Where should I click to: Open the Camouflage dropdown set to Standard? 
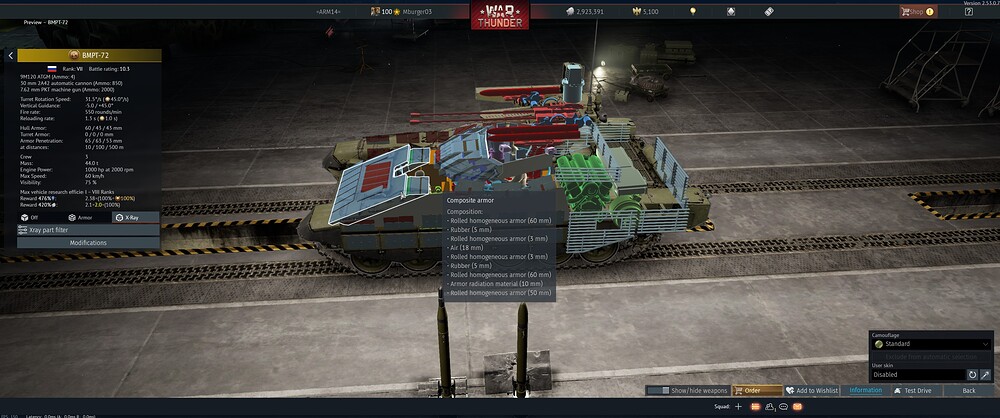click(930, 344)
